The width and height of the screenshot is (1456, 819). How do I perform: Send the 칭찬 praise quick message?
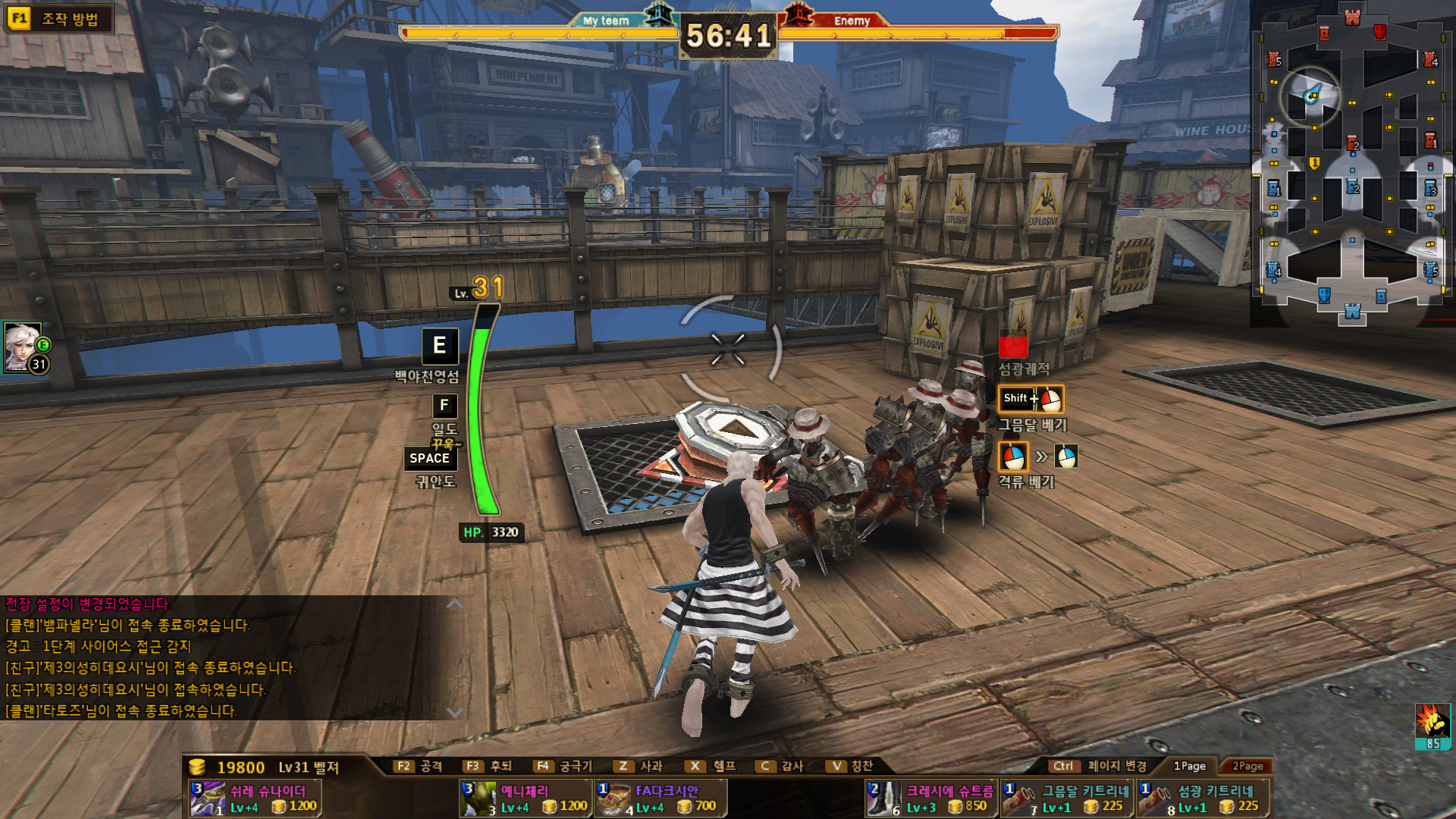(851, 766)
